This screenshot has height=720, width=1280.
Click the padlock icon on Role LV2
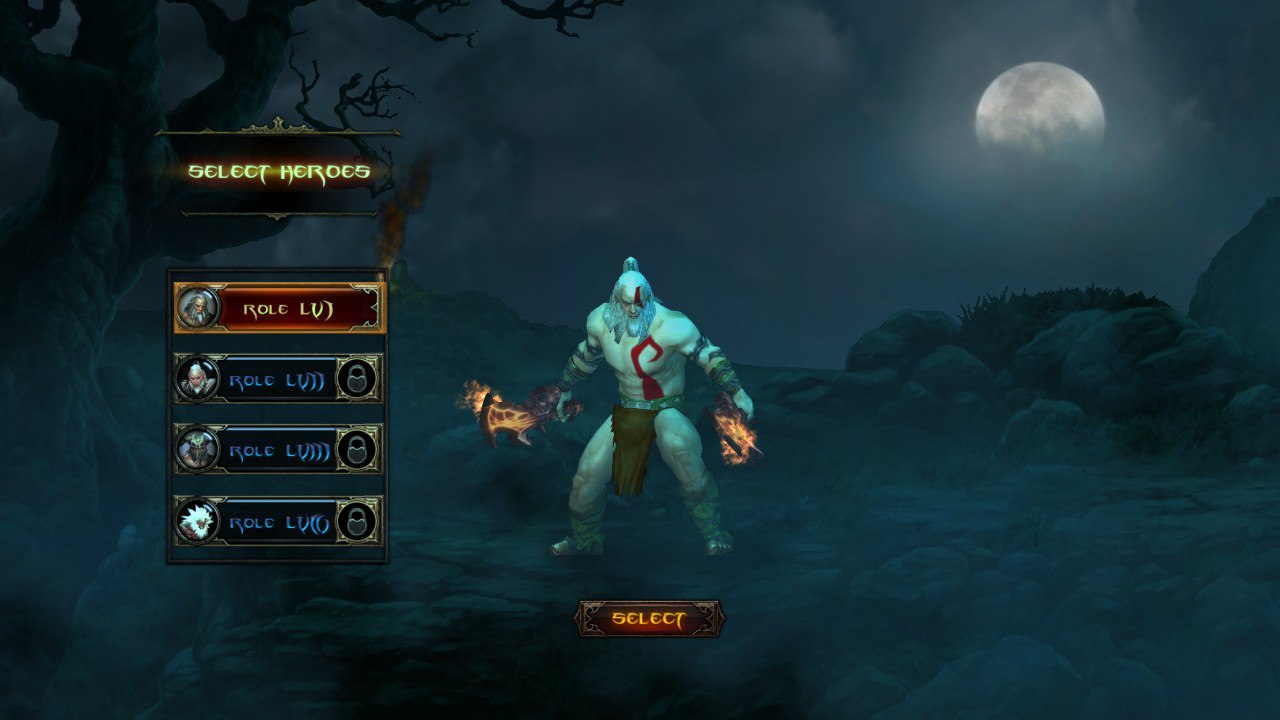point(357,380)
